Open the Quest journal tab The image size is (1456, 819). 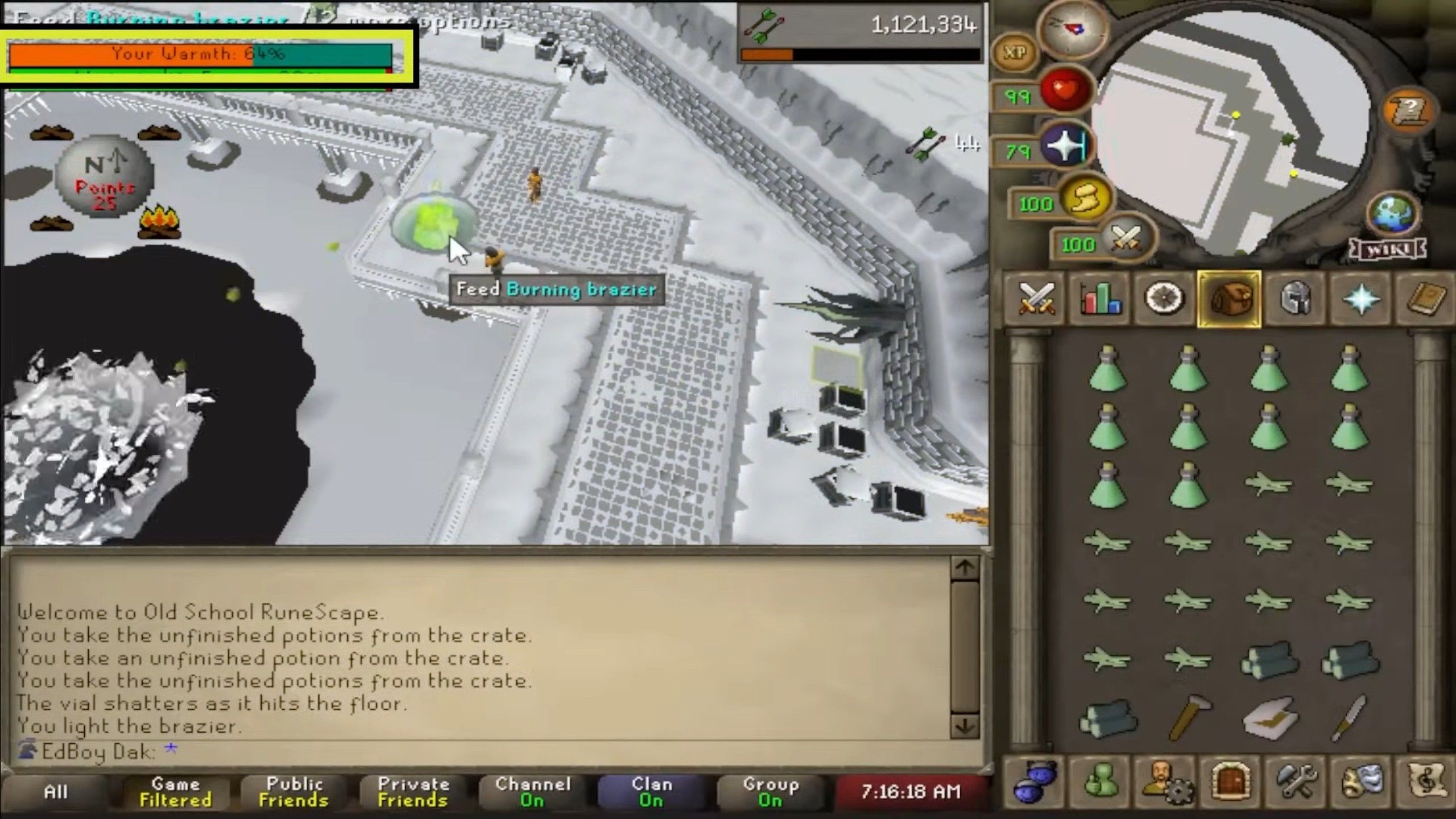pyautogui.click(x=1165, y=300)
